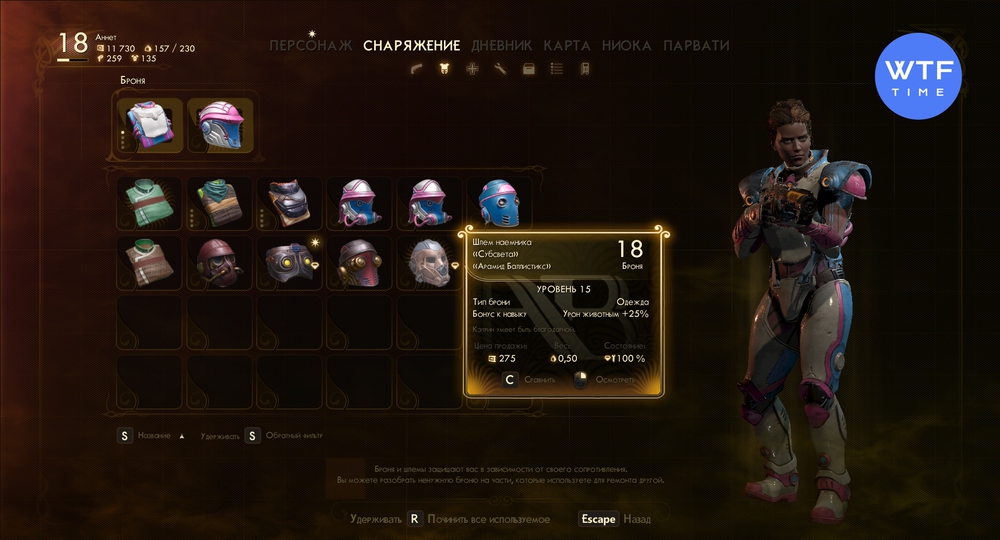
Task: Select the dark armored vest item
Action: point(289,203)
